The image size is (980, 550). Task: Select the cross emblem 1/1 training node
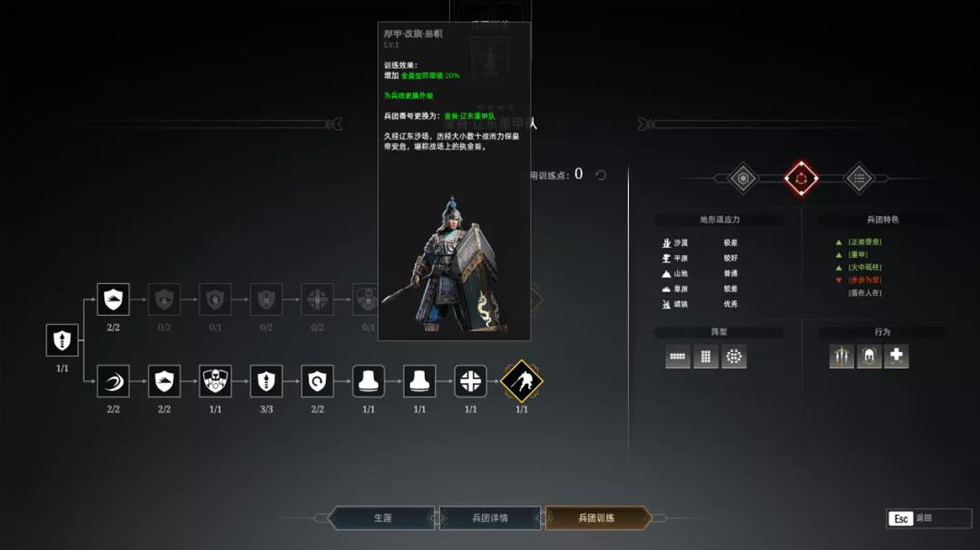click(x=470, y=381)
